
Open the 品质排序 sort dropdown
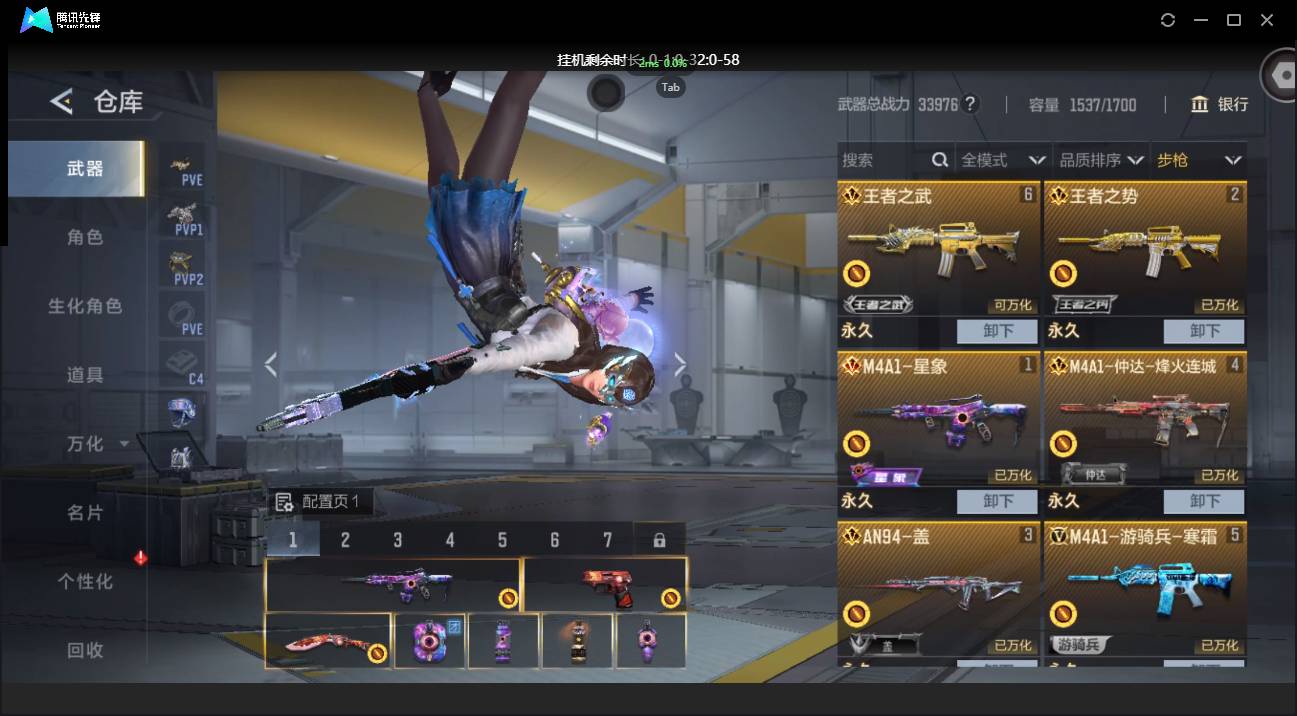coord(1102,160)
